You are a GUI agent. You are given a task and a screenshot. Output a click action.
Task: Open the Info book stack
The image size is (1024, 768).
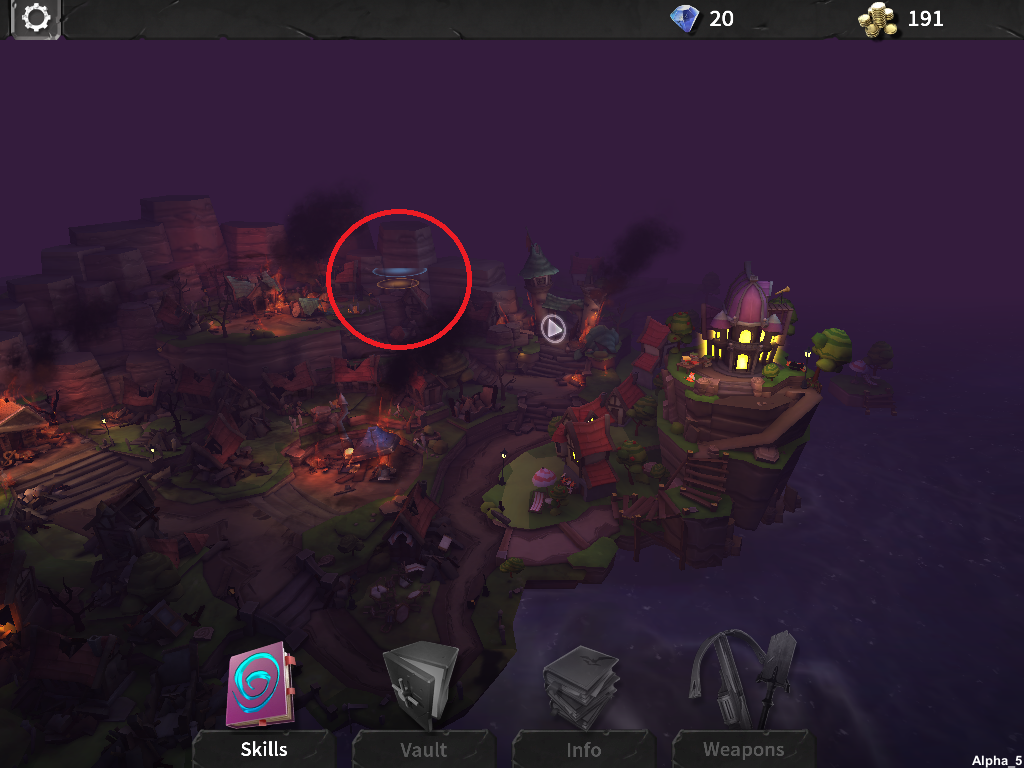[x=582, y=688]
